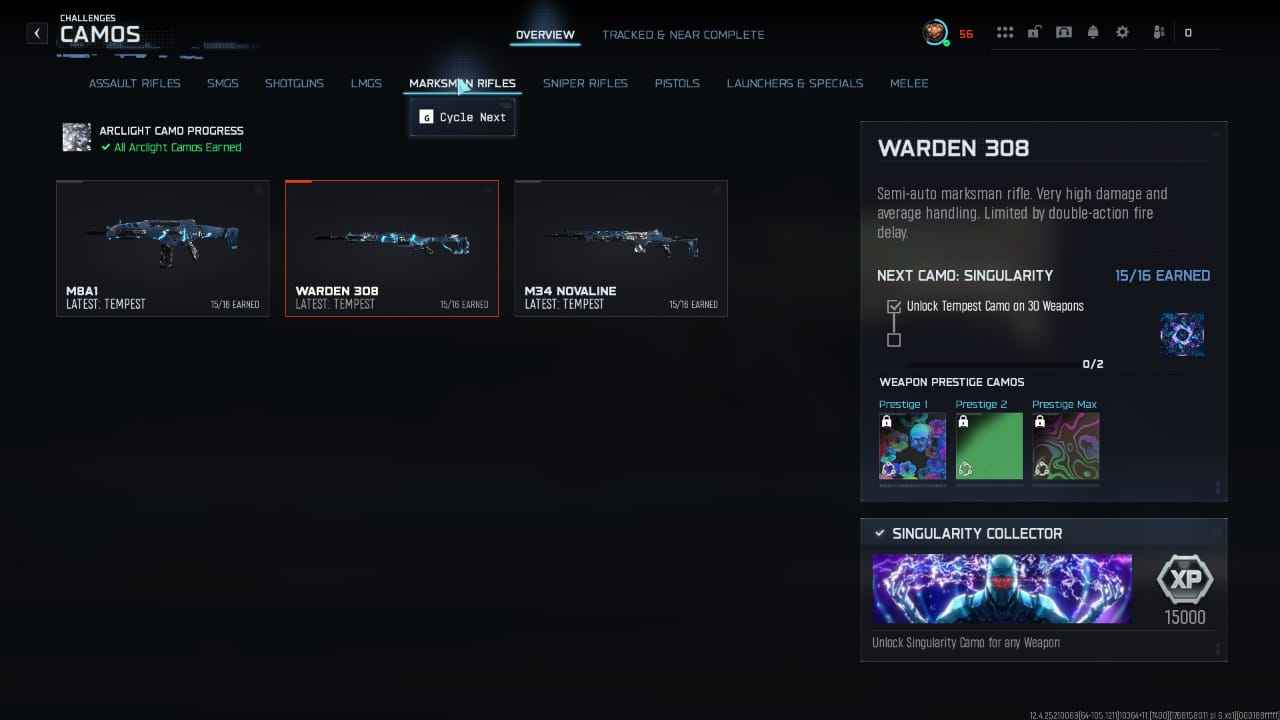
Task: Click the social friends icon
Action: (1157, 31)
